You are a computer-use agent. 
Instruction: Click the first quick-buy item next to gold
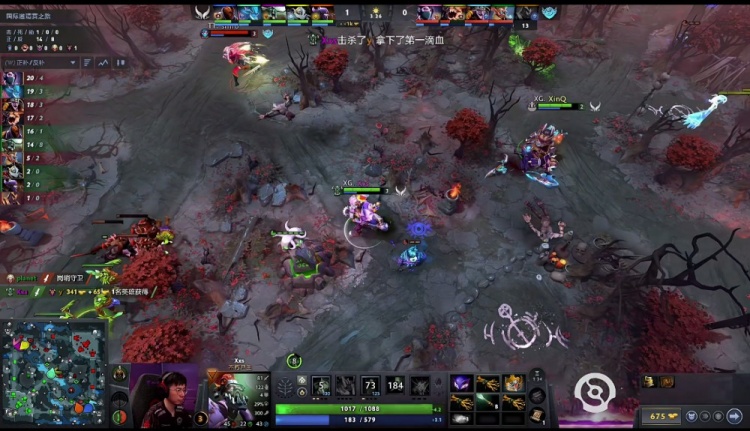pyautogui.click(x=651, y=381)
